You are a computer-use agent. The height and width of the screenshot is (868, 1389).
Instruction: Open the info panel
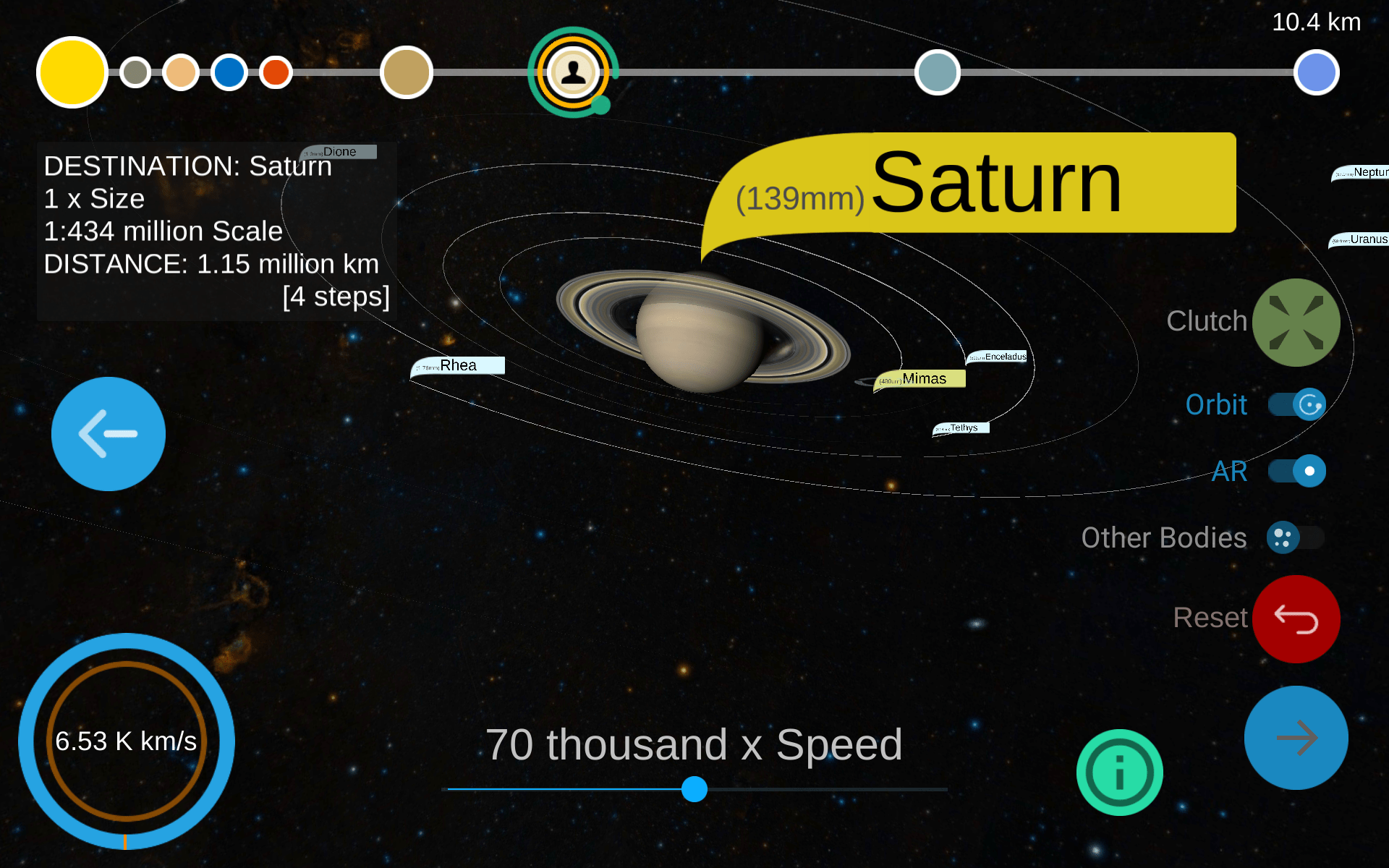1119,771
